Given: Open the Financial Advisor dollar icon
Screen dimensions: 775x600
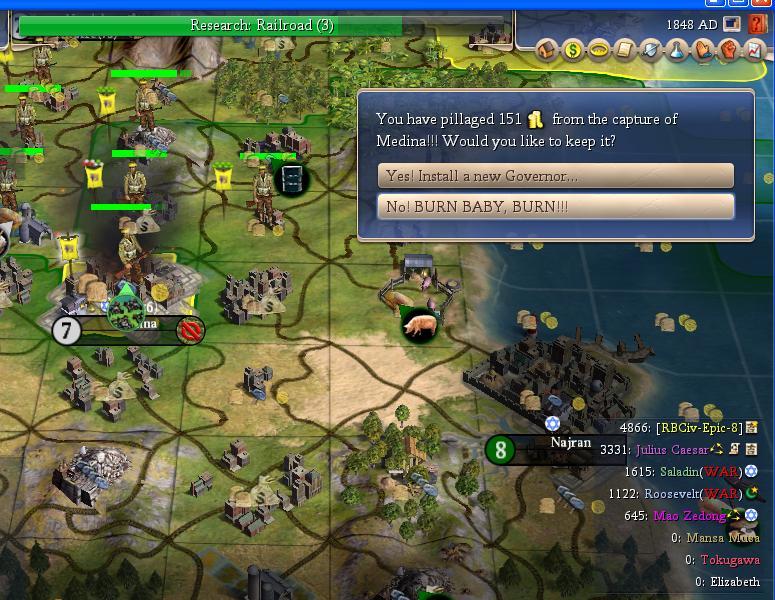Looking at the screenshot, I should click(573, 49).
